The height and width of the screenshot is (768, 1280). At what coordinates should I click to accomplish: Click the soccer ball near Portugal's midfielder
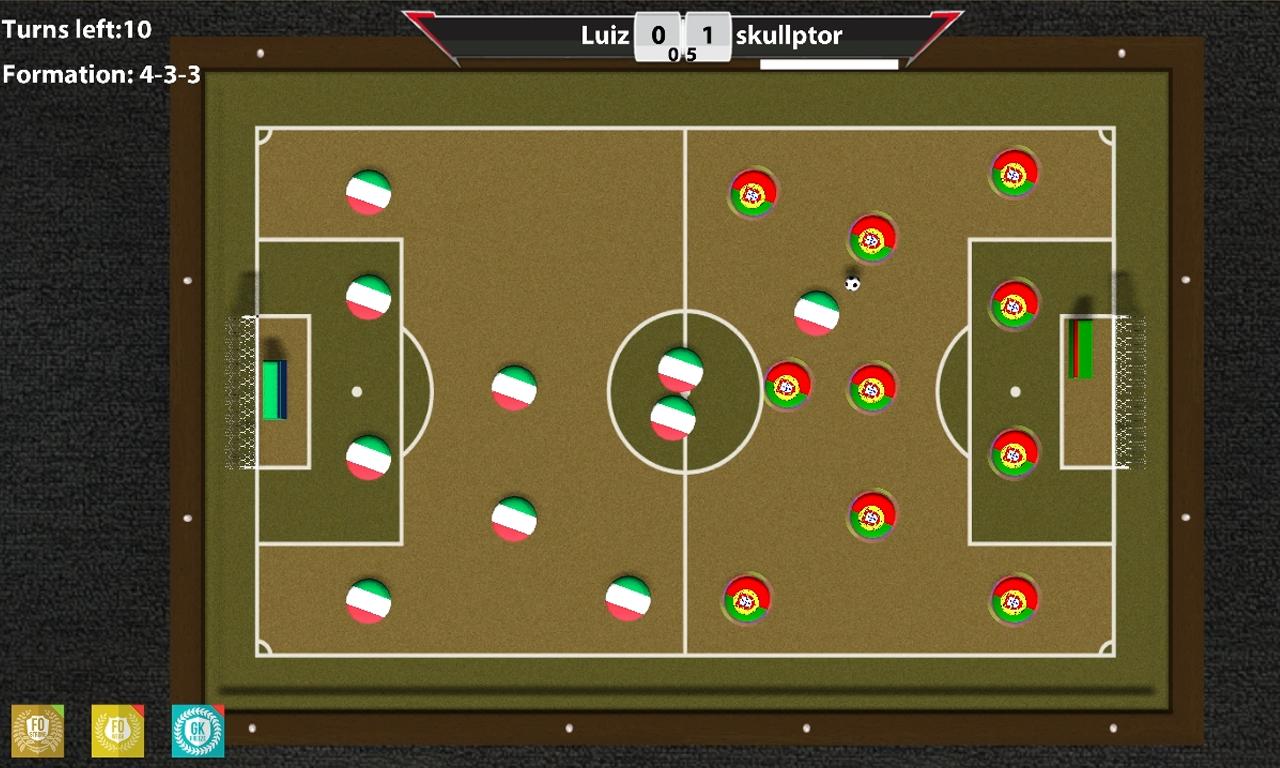pyautogui.click(x=851, y=283)
